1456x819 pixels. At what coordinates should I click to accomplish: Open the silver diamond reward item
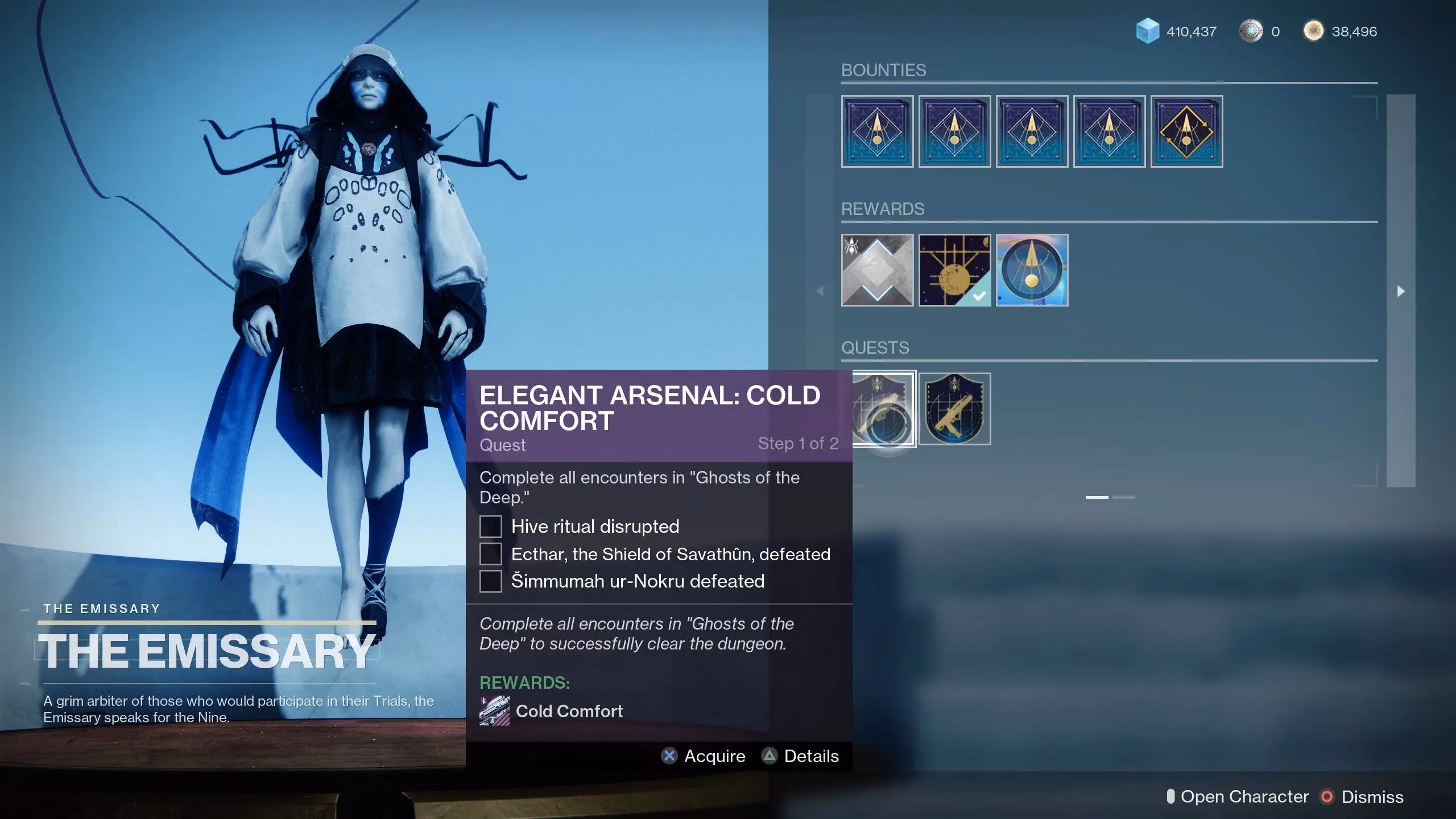[x=877, y=270]
